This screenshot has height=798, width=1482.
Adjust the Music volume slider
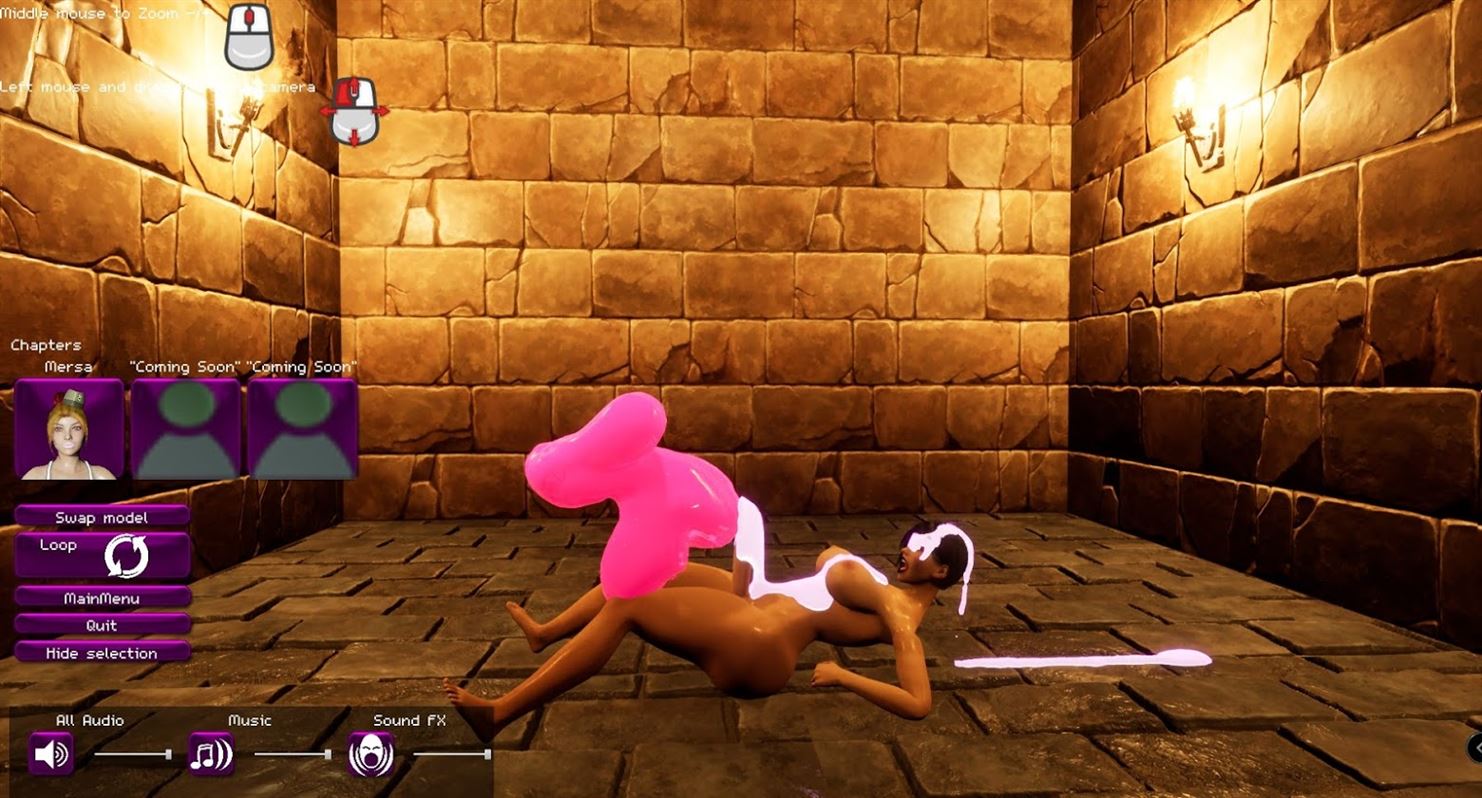(292, 754)
